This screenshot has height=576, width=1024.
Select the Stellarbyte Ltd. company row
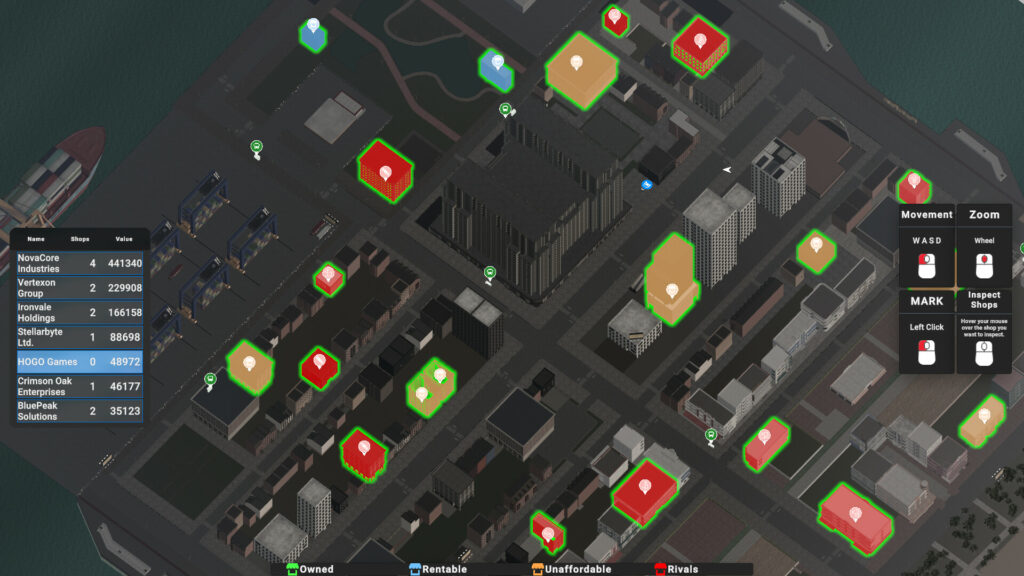(80, 337)
